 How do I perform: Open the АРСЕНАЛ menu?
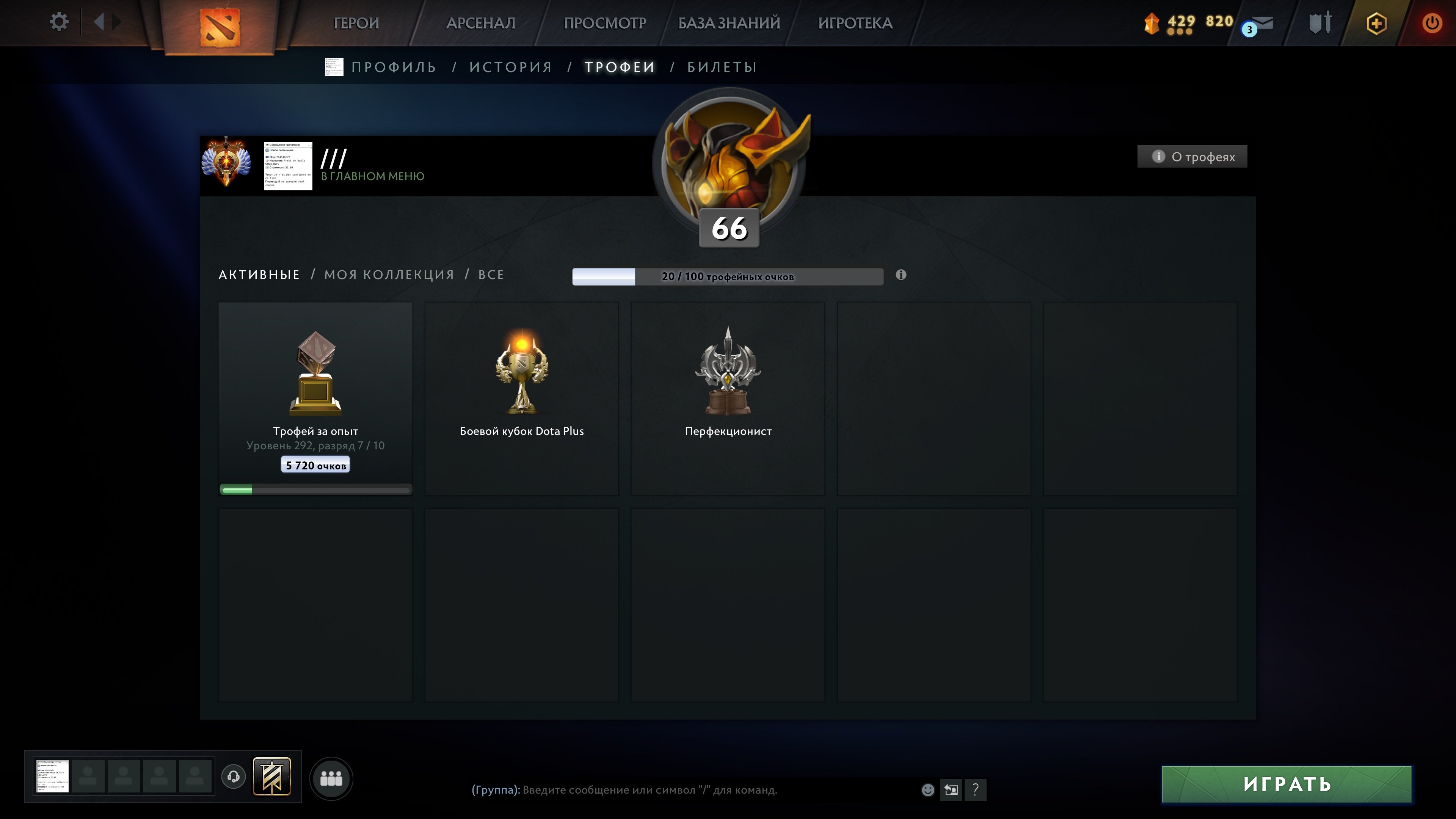tap(481, 23)
